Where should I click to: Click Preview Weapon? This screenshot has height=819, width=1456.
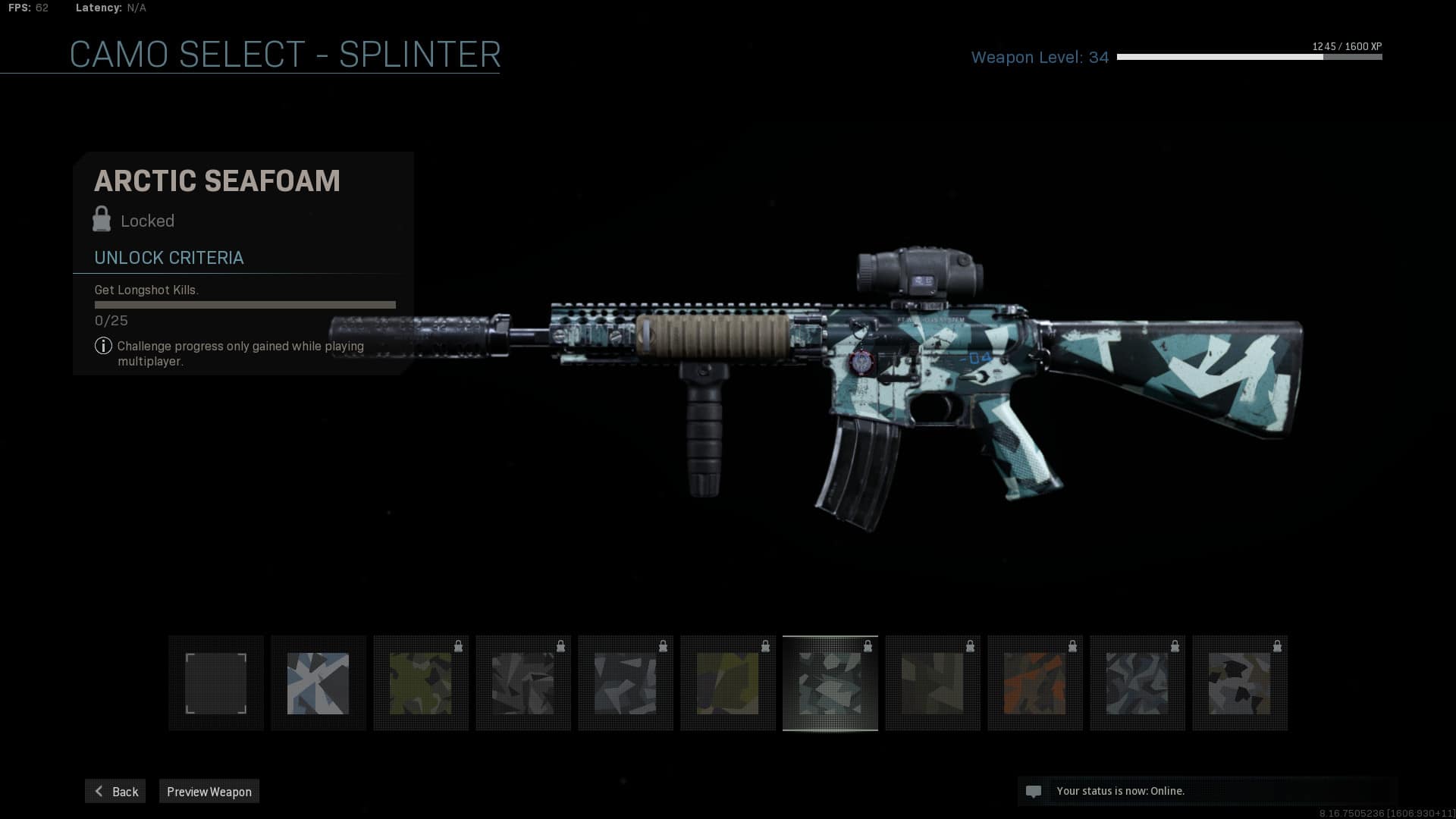tap(209, 791)
